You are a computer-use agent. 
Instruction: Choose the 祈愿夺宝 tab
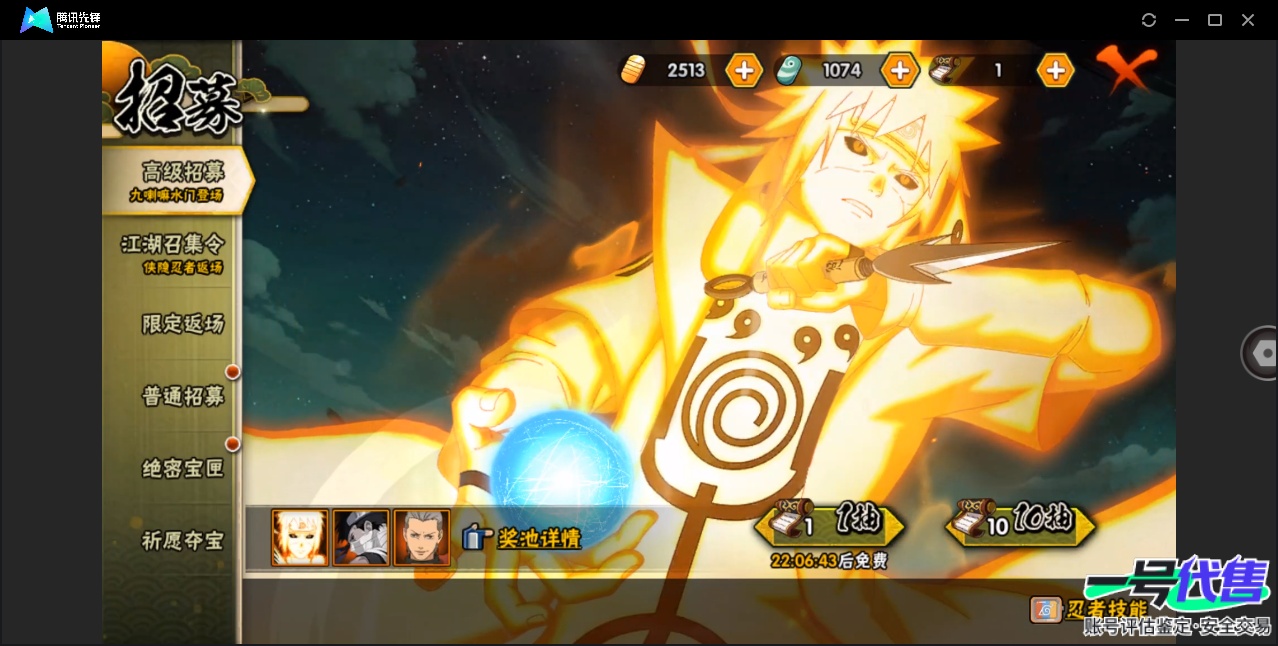click(x=182, y=541)
